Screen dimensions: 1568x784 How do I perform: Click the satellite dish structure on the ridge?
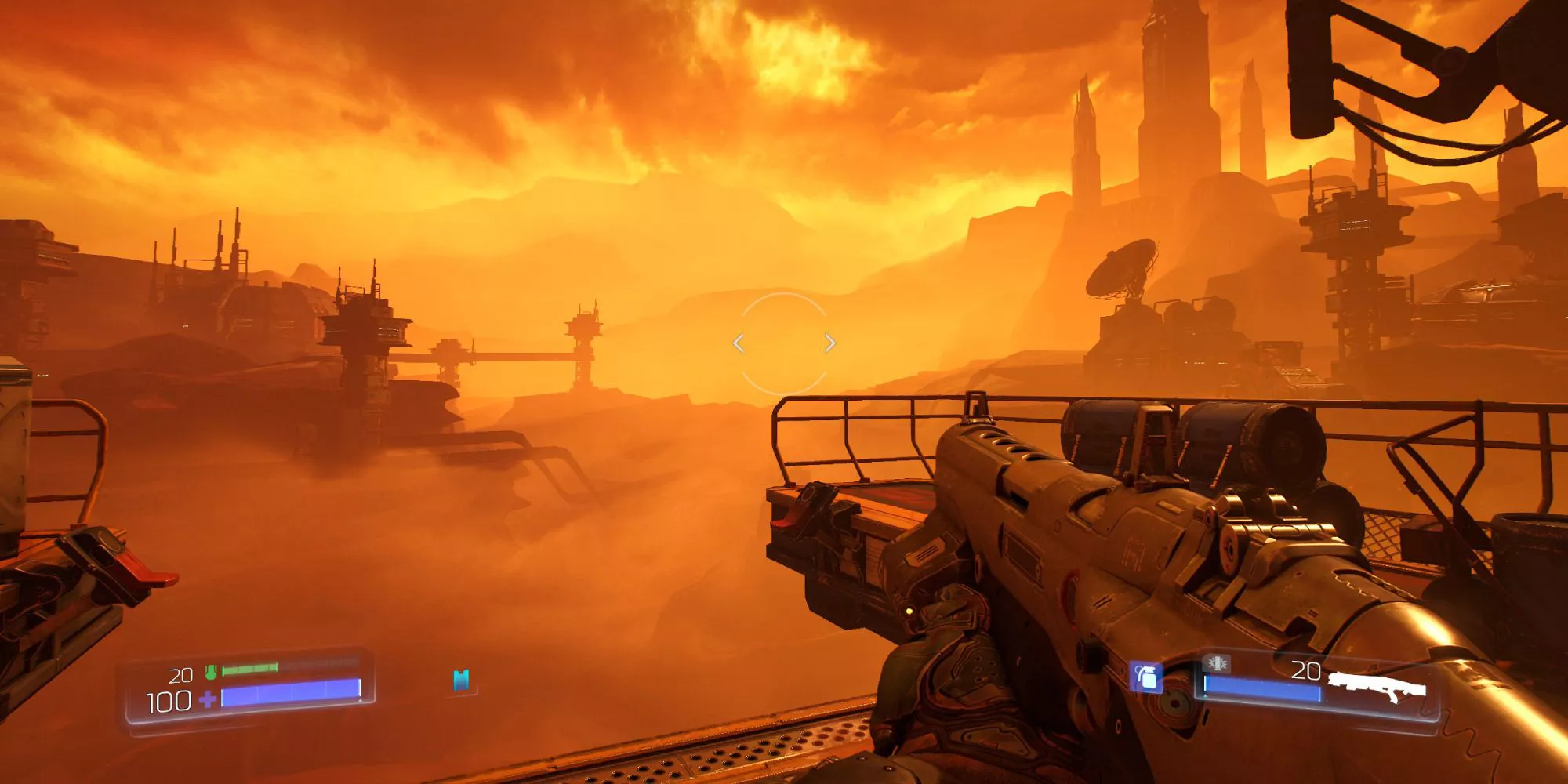click(1123, 269)
